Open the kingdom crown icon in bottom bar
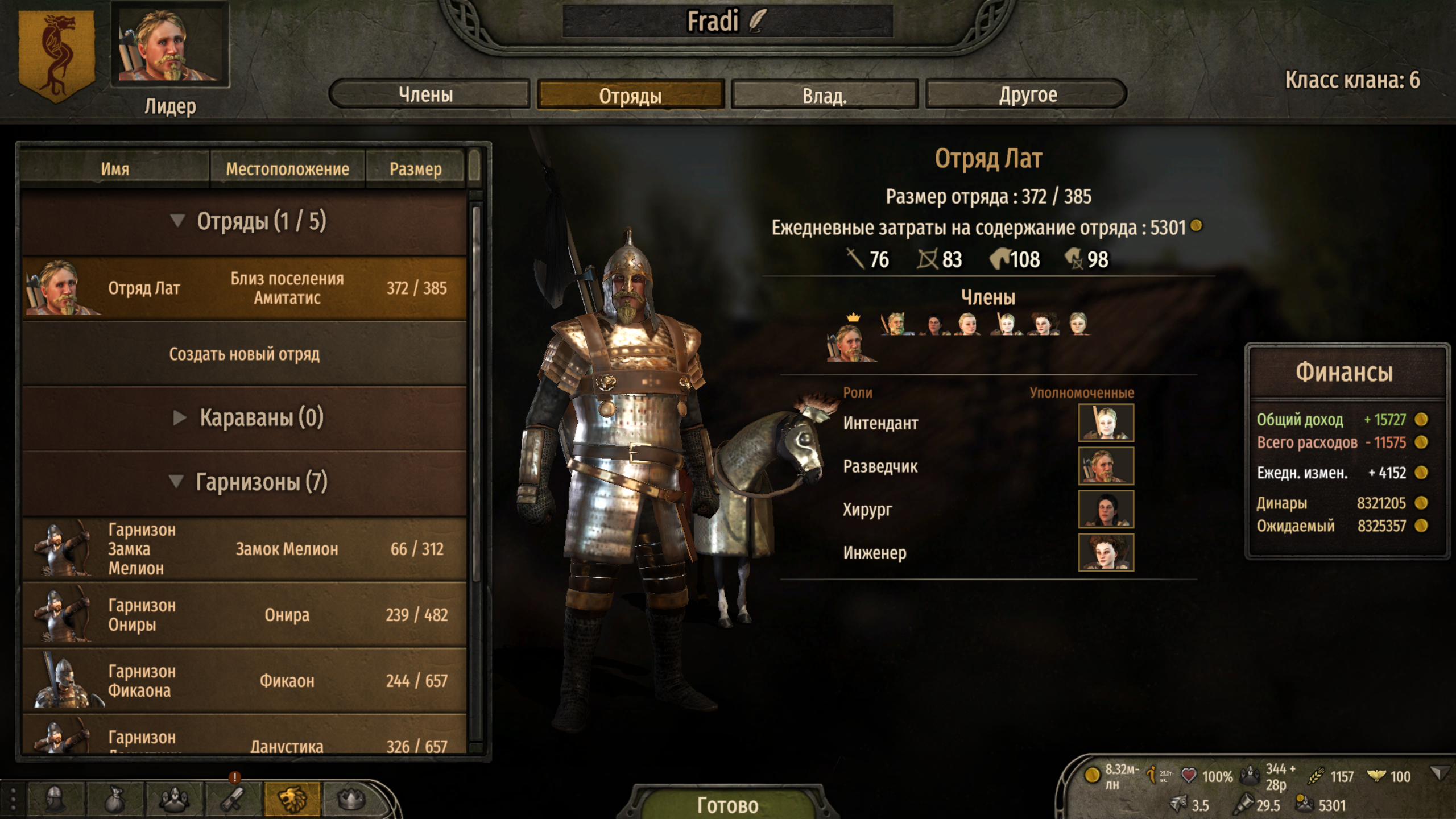 351,800
